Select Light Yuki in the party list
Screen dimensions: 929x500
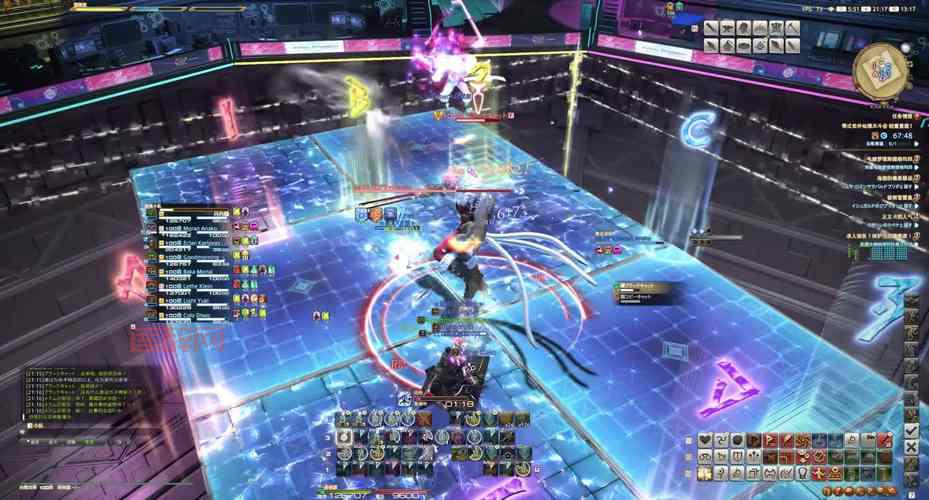[x=195, y=298]
